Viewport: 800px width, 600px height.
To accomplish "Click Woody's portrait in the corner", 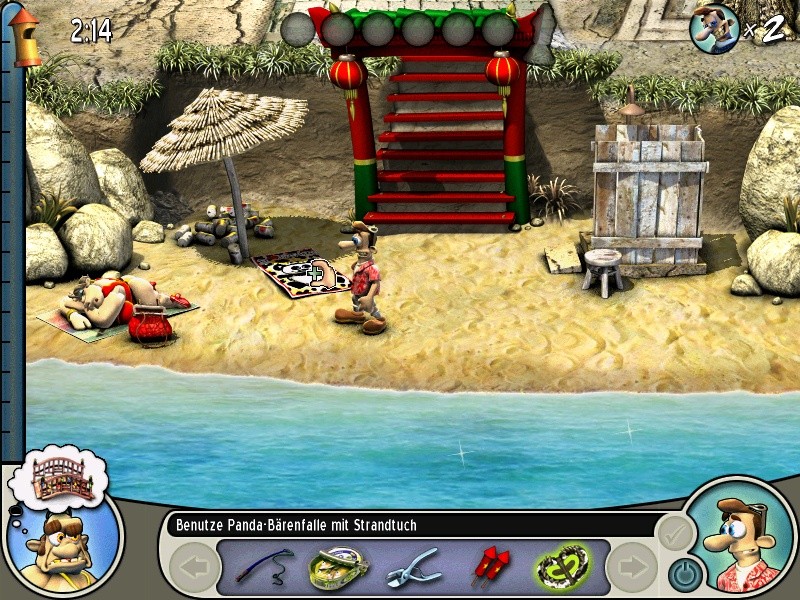I will click(x=744, y=541).
